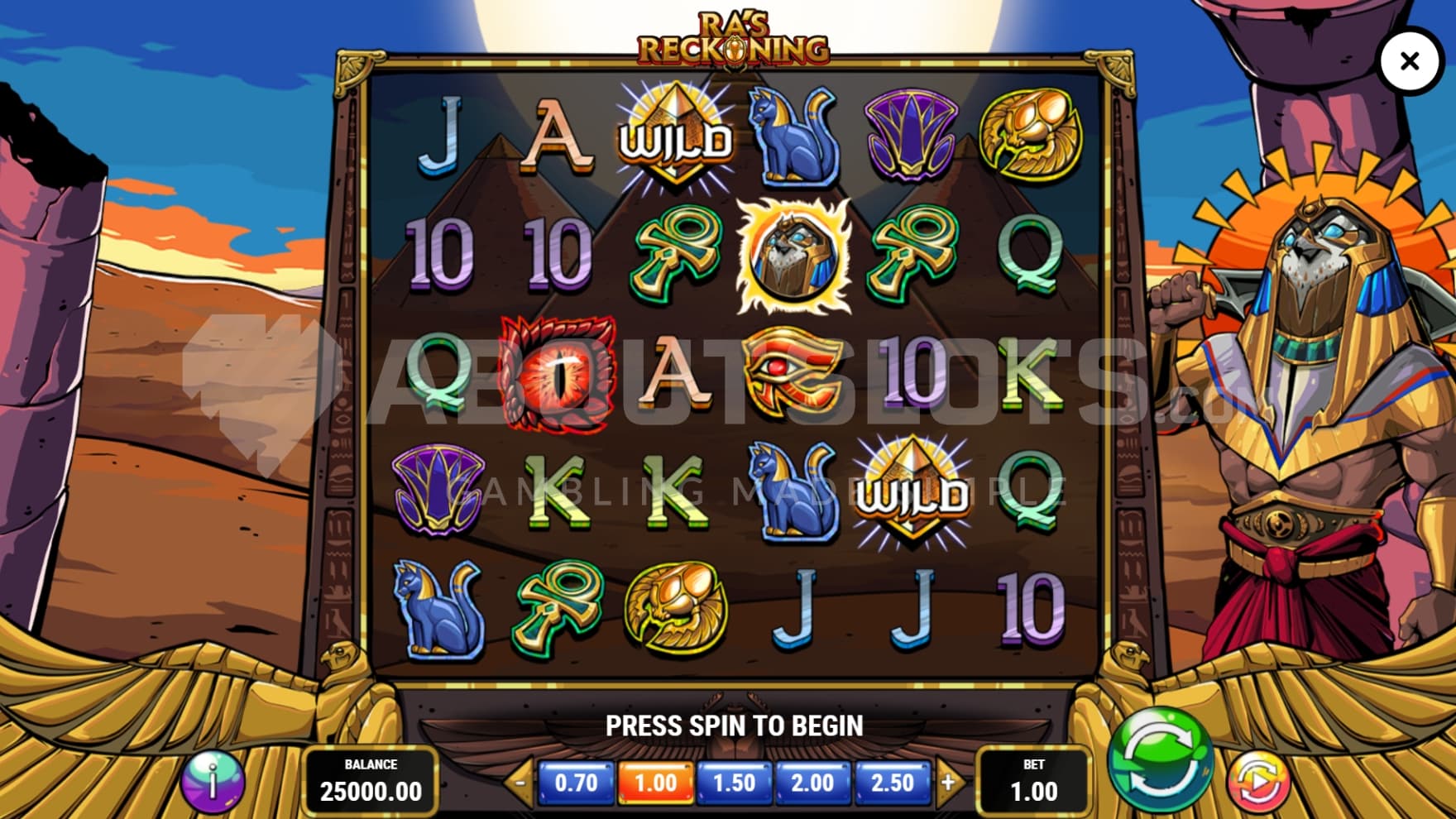Pick the 2.00 bet option
Image resolution: width=1456 pixels, height=819 pixels.
coord(812,783)
